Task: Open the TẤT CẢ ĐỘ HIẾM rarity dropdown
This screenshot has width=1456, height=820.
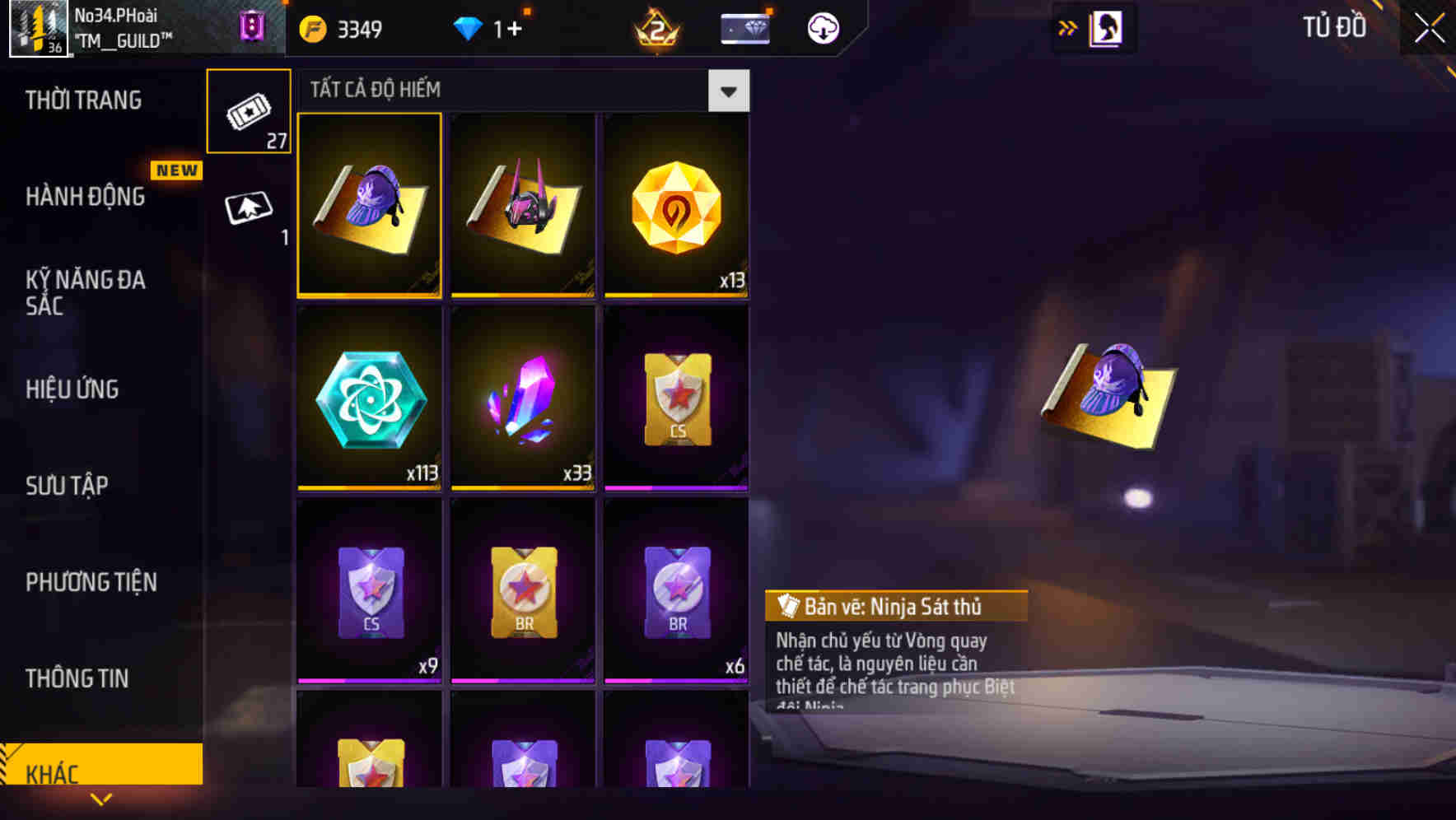Action: click(x=726, y=91)
